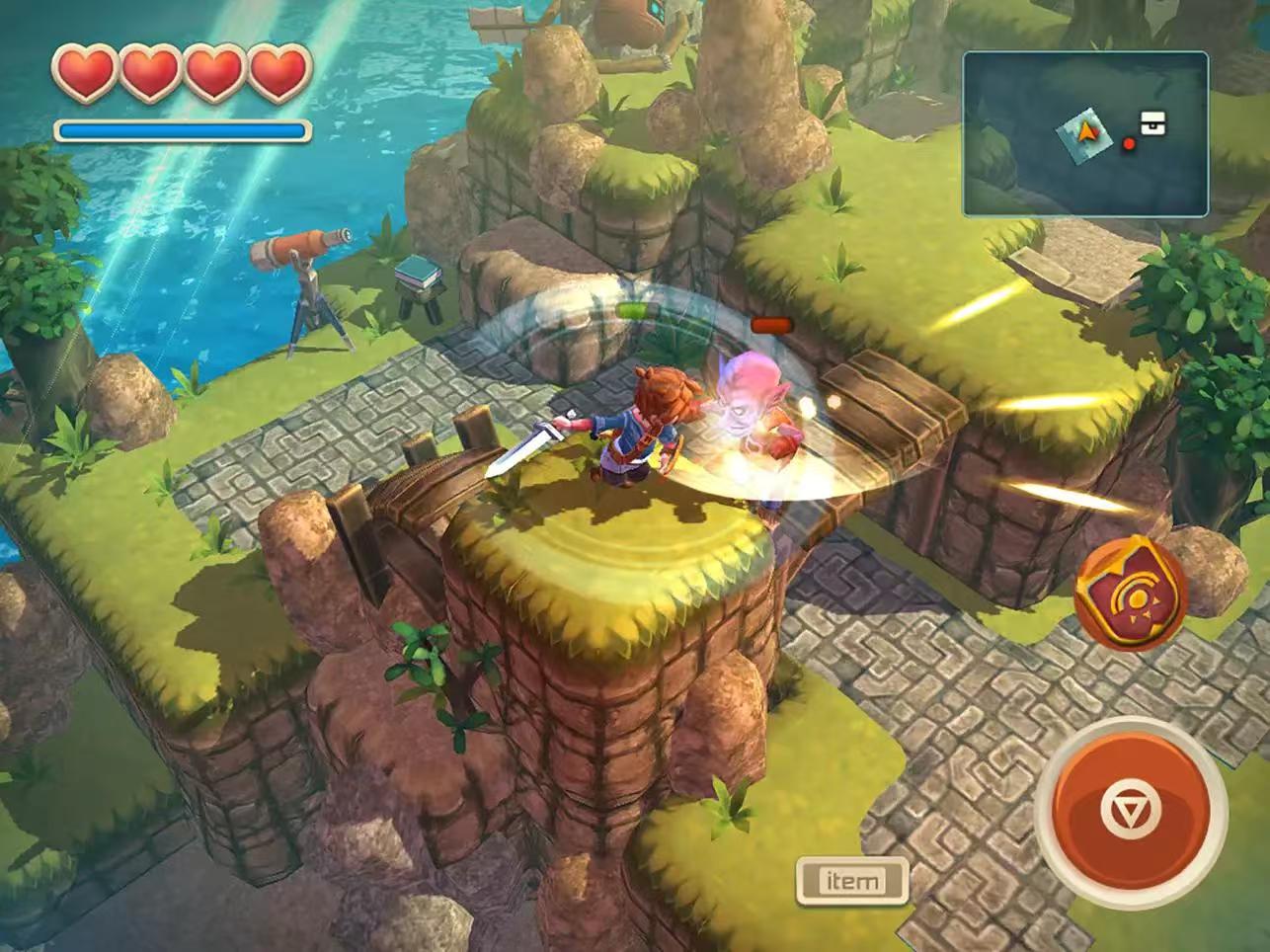The width and height of the screenshot is (1270, 952).
Task: Click the purple enemy creature
Action: point(751,410)
